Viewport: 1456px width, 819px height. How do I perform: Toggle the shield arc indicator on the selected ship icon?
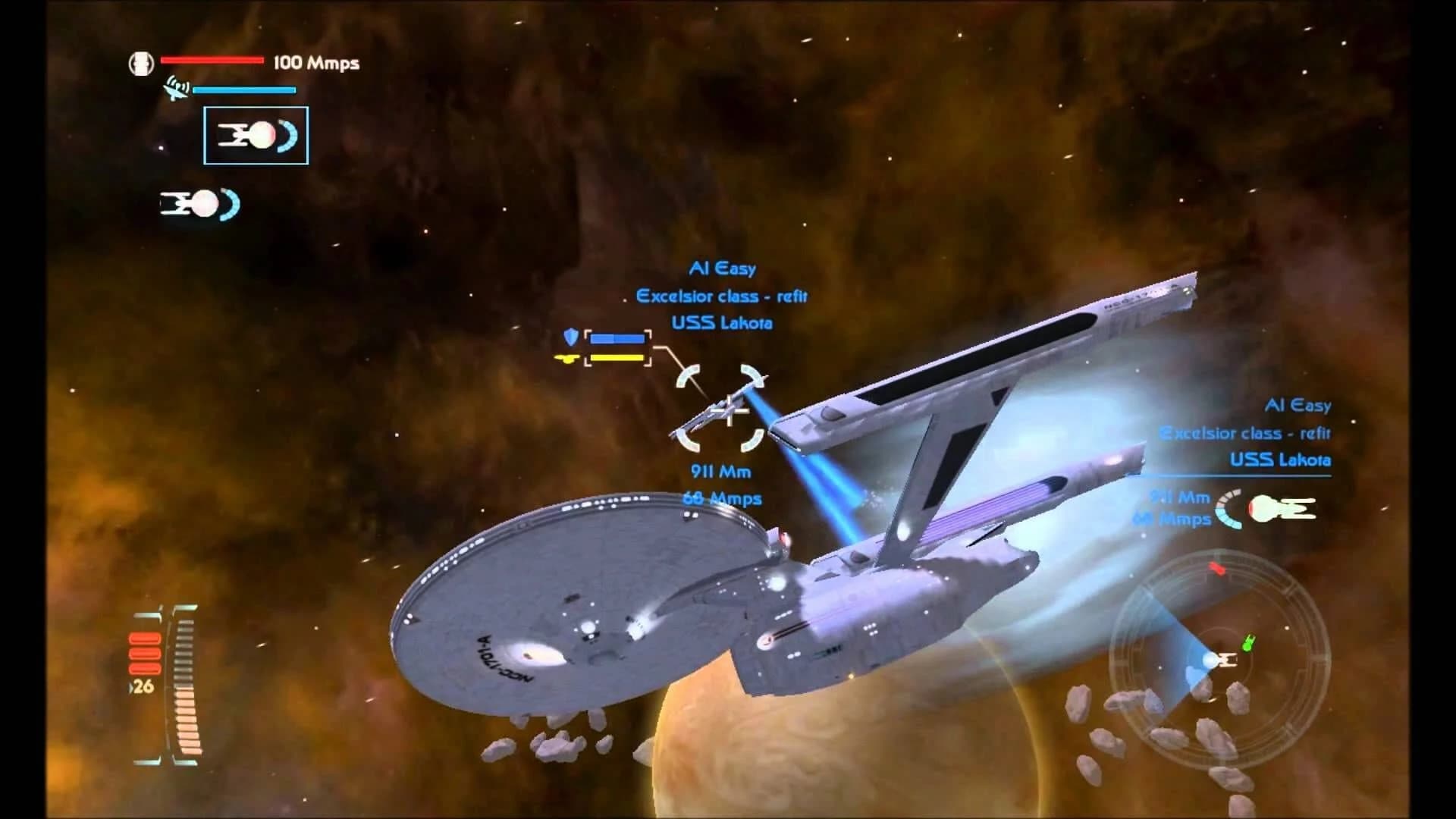[x=287, y=135]
